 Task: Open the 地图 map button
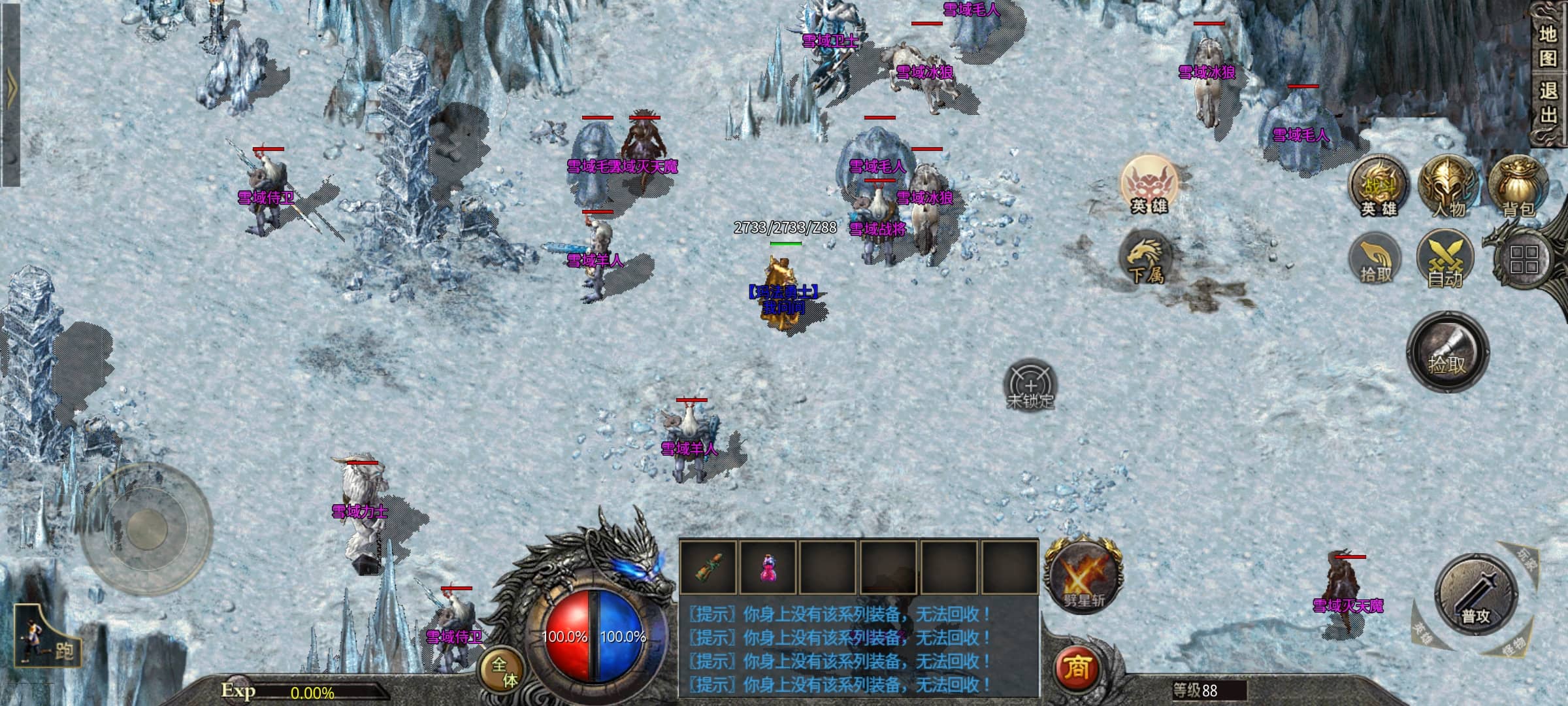click(1547, 46)
